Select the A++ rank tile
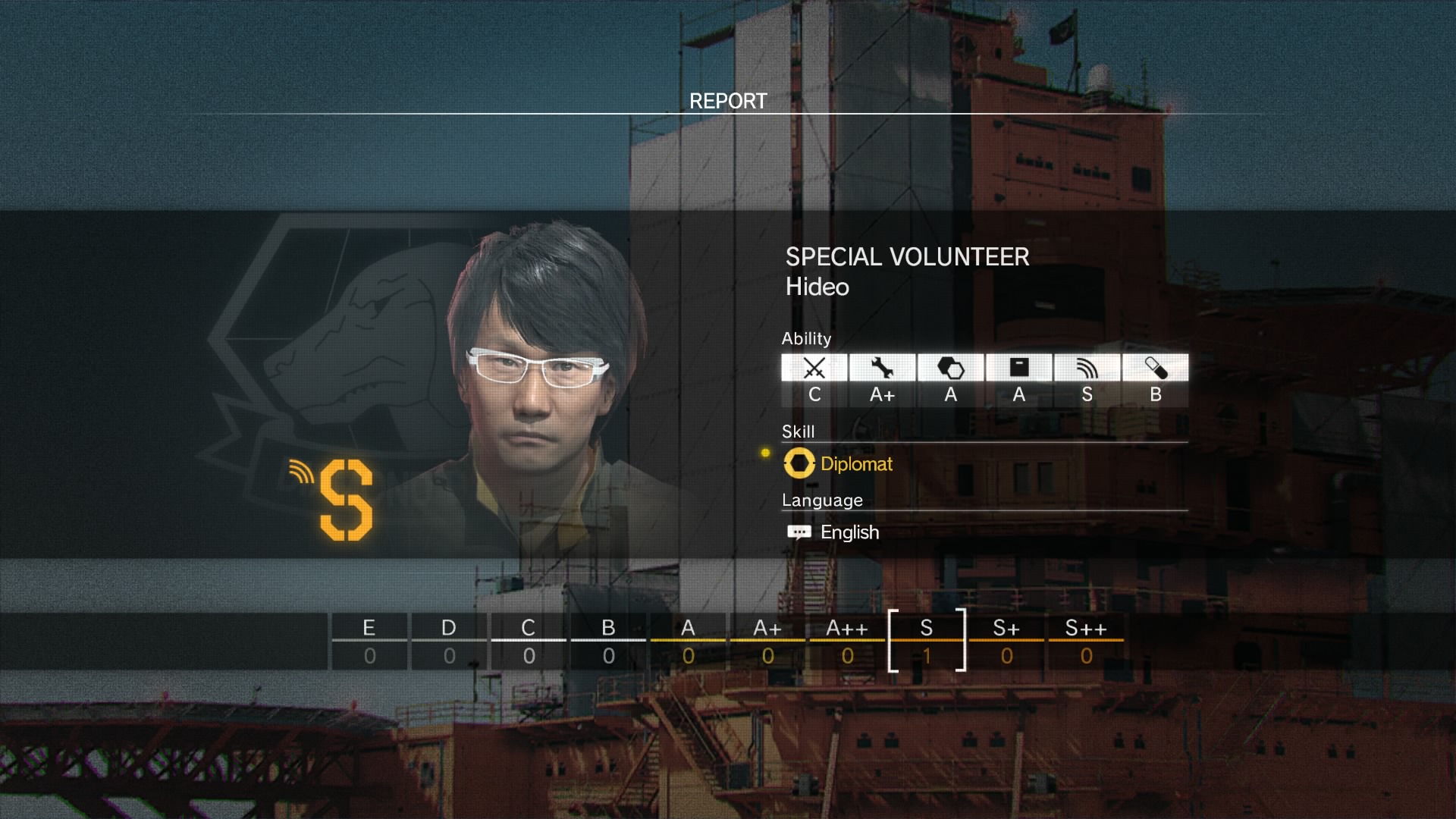Screen dimensions: 1456x819 847,642
